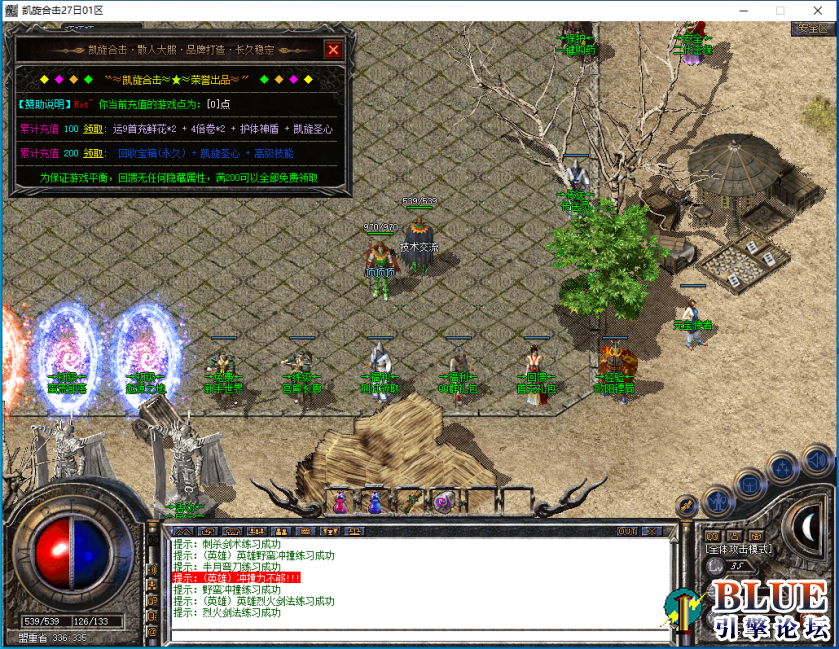Claim the 200 recharge reward

pyautogui.click(x=93, y=154)
